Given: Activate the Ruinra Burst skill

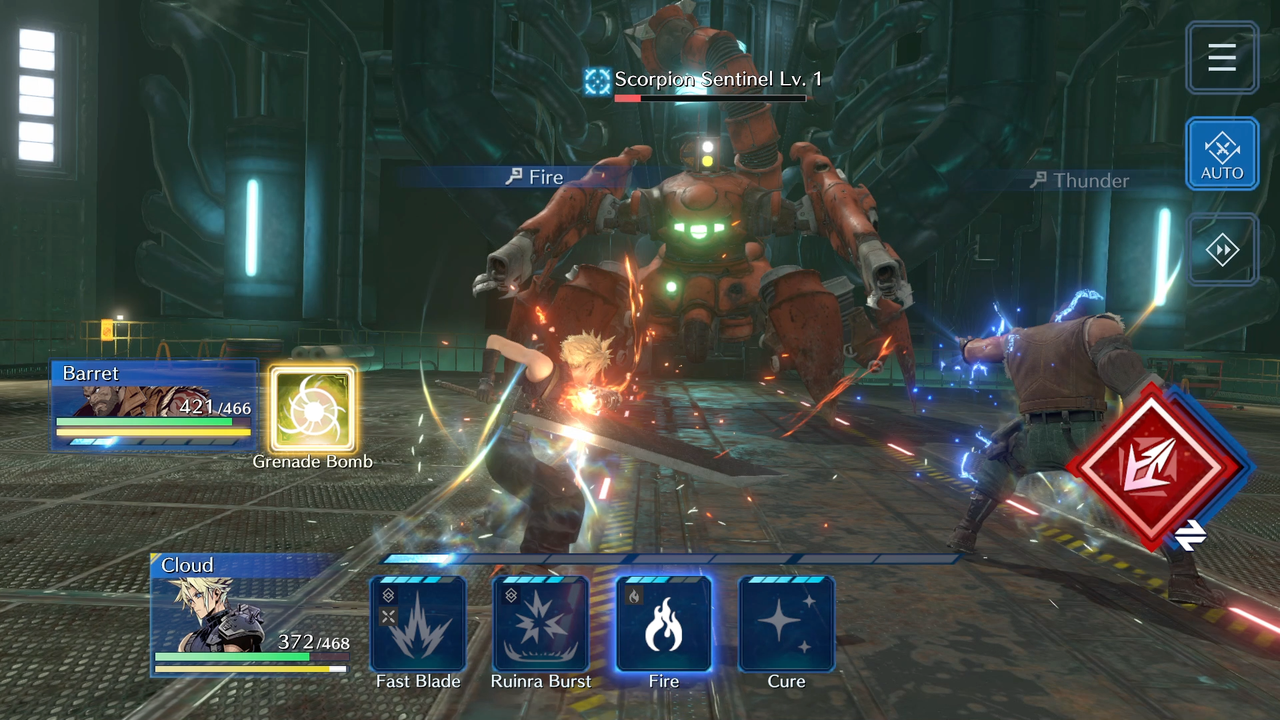Looking at the screenshot, I should pos(541,624).
